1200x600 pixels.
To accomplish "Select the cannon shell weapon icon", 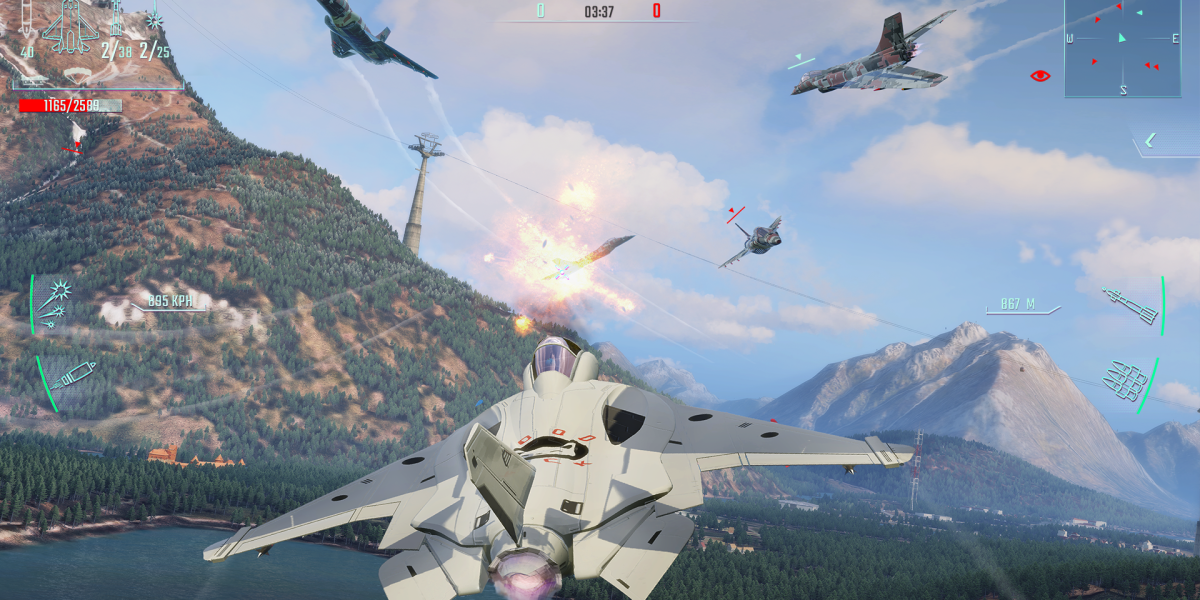I will [x=70, y=377].
